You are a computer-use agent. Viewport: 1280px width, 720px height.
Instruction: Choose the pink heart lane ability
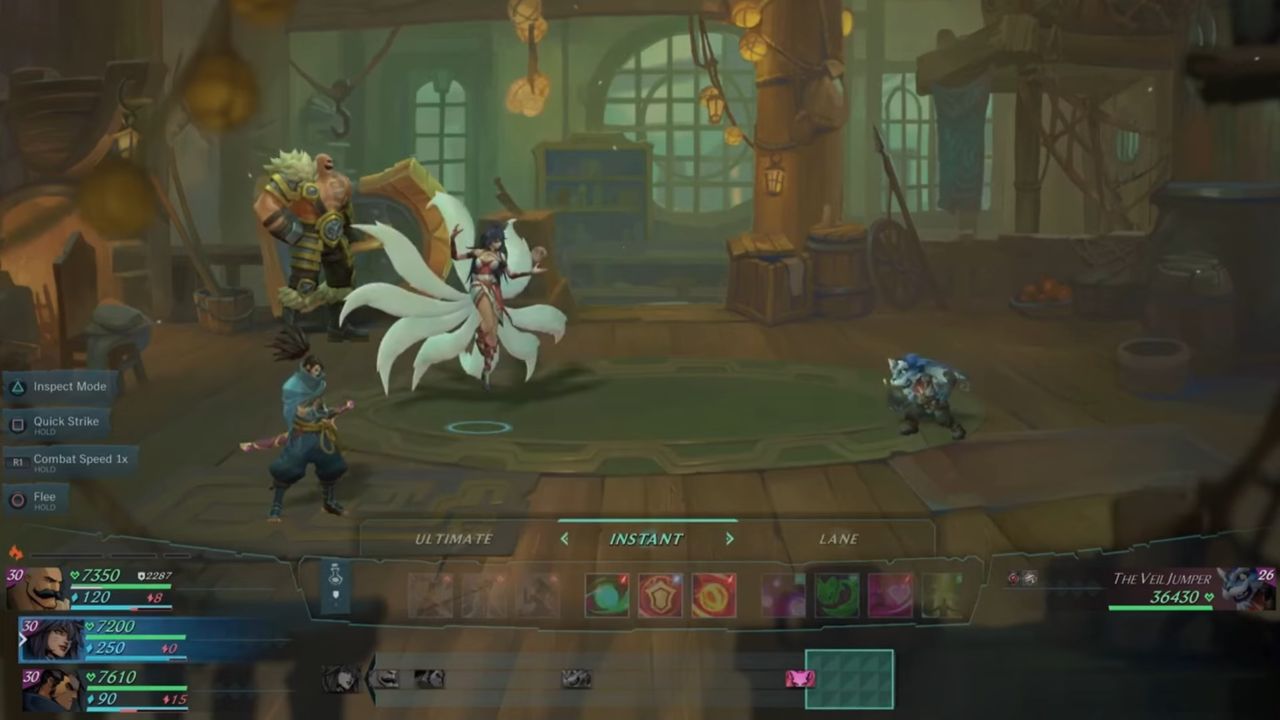(x=890, y=595)
